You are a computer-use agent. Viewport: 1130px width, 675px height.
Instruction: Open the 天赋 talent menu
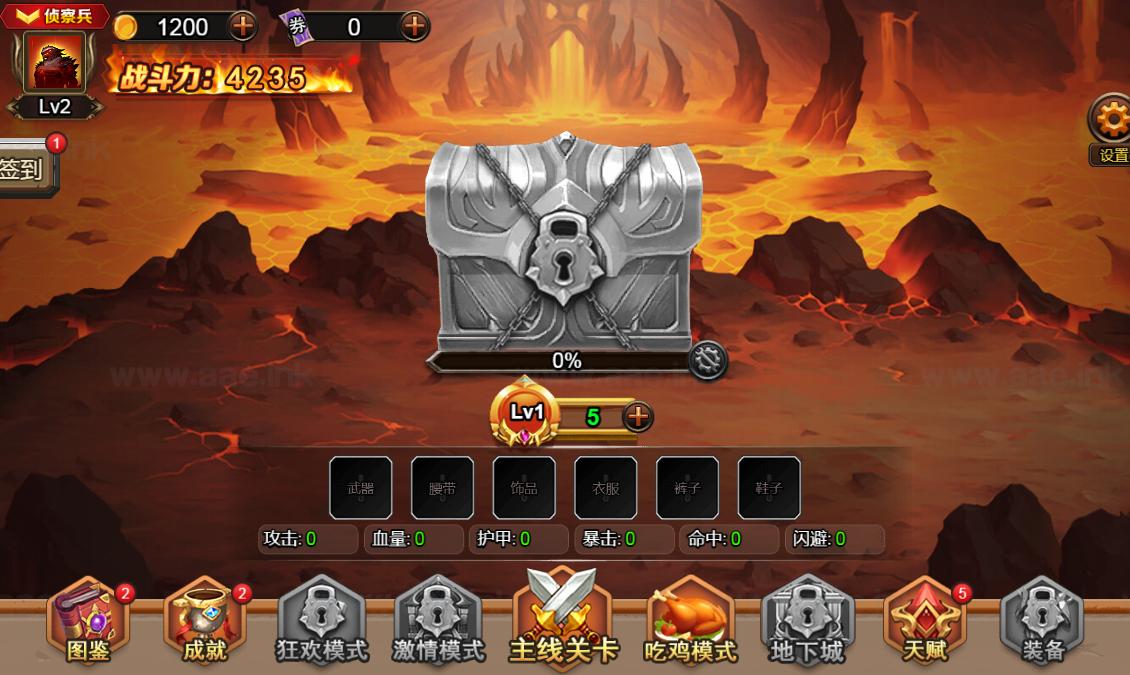tap(925, 622)
